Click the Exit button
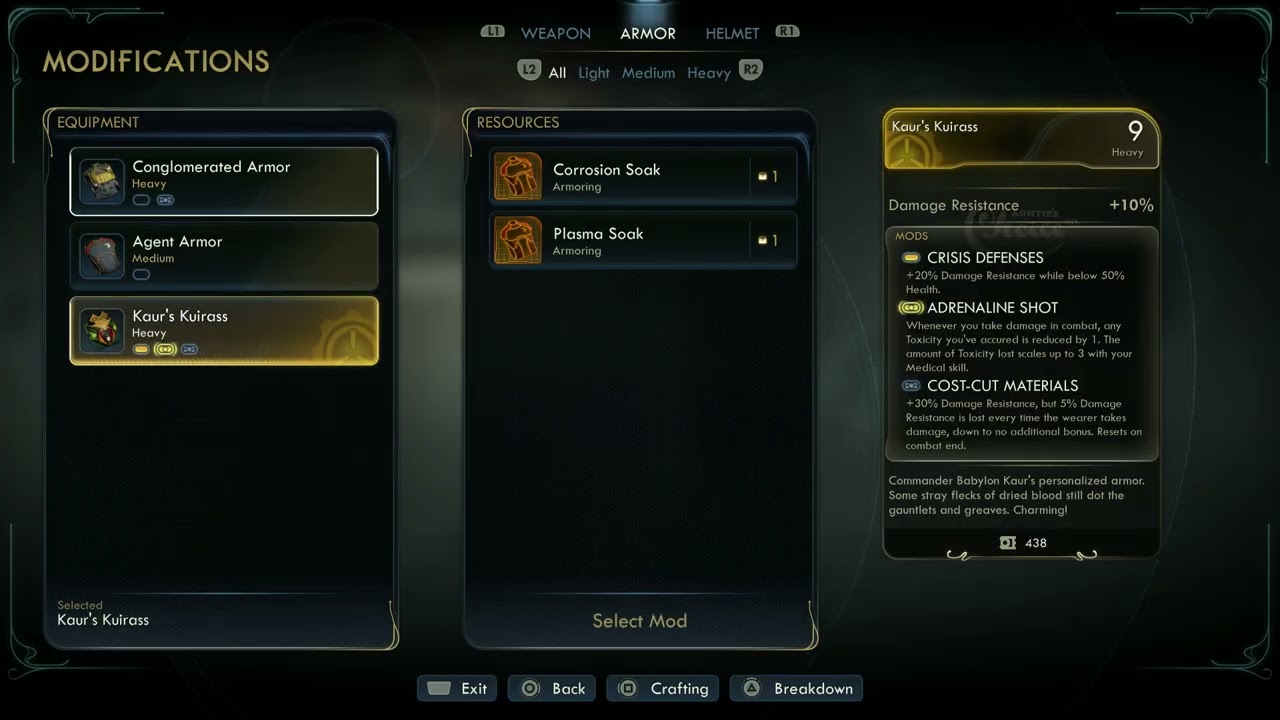The image size is (1280, 720). coord(458,688)
